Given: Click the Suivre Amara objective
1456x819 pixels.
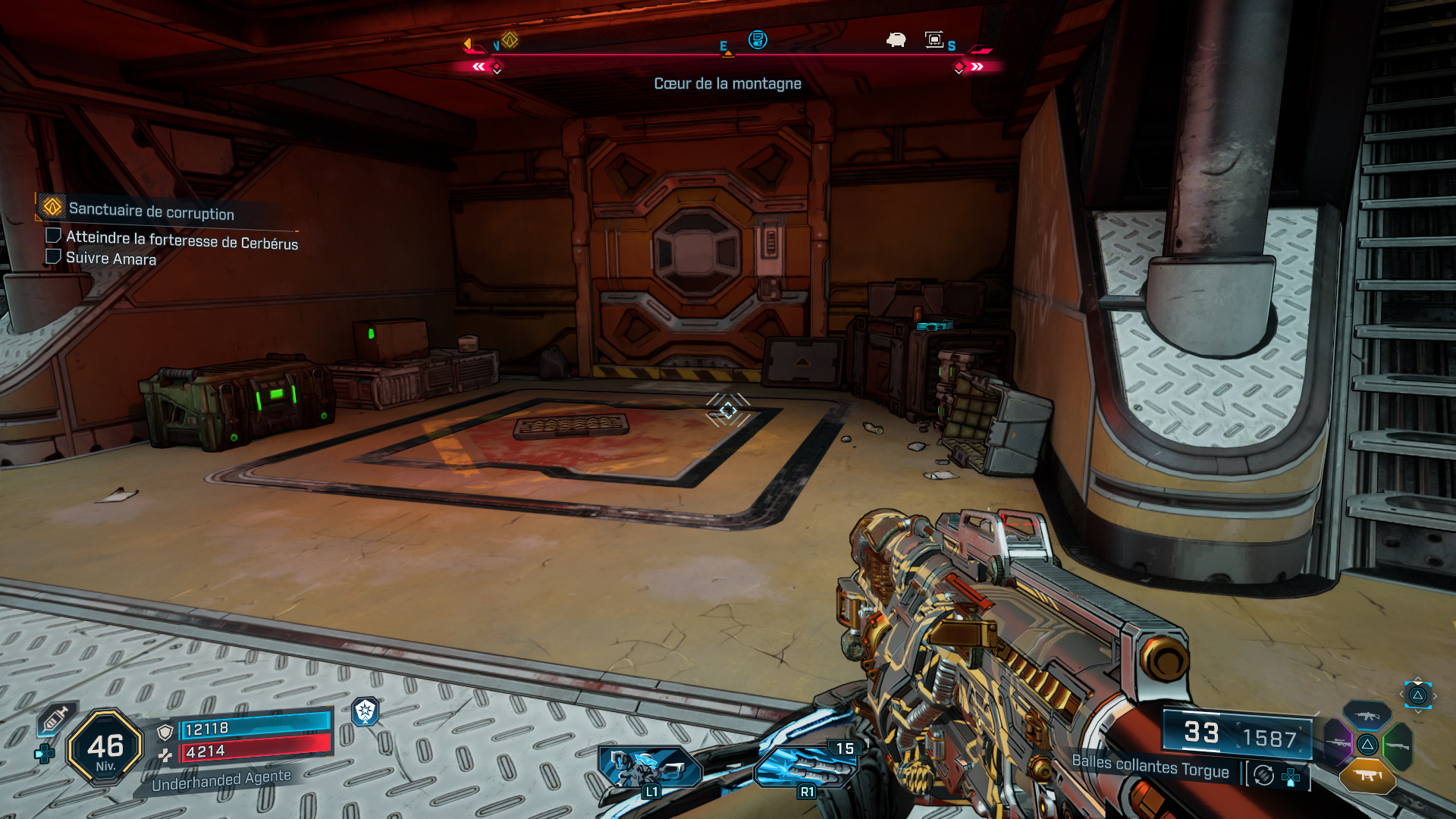Looking at the screenshot, I should point(111,258).
